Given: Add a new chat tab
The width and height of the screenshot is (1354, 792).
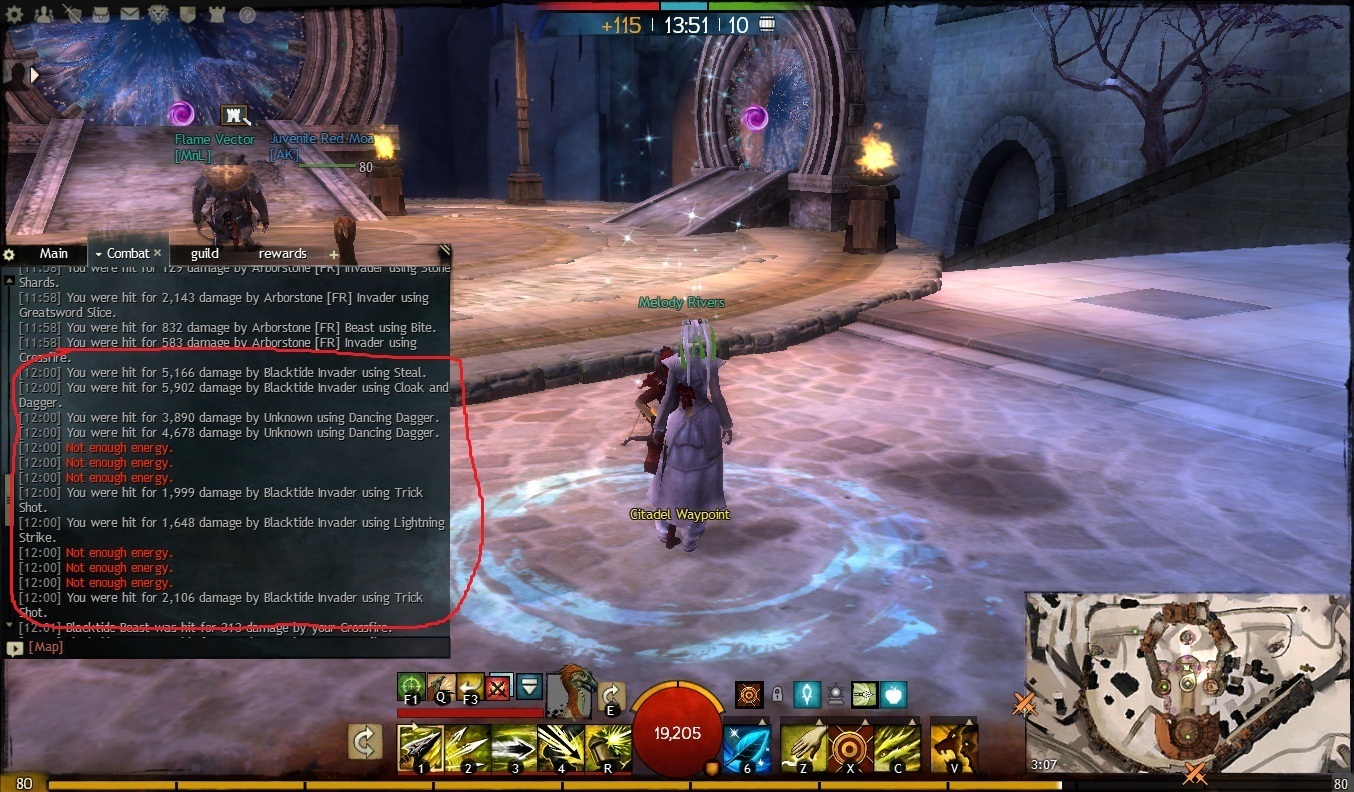Looking at the screenshot, I should tap(334, 255).
